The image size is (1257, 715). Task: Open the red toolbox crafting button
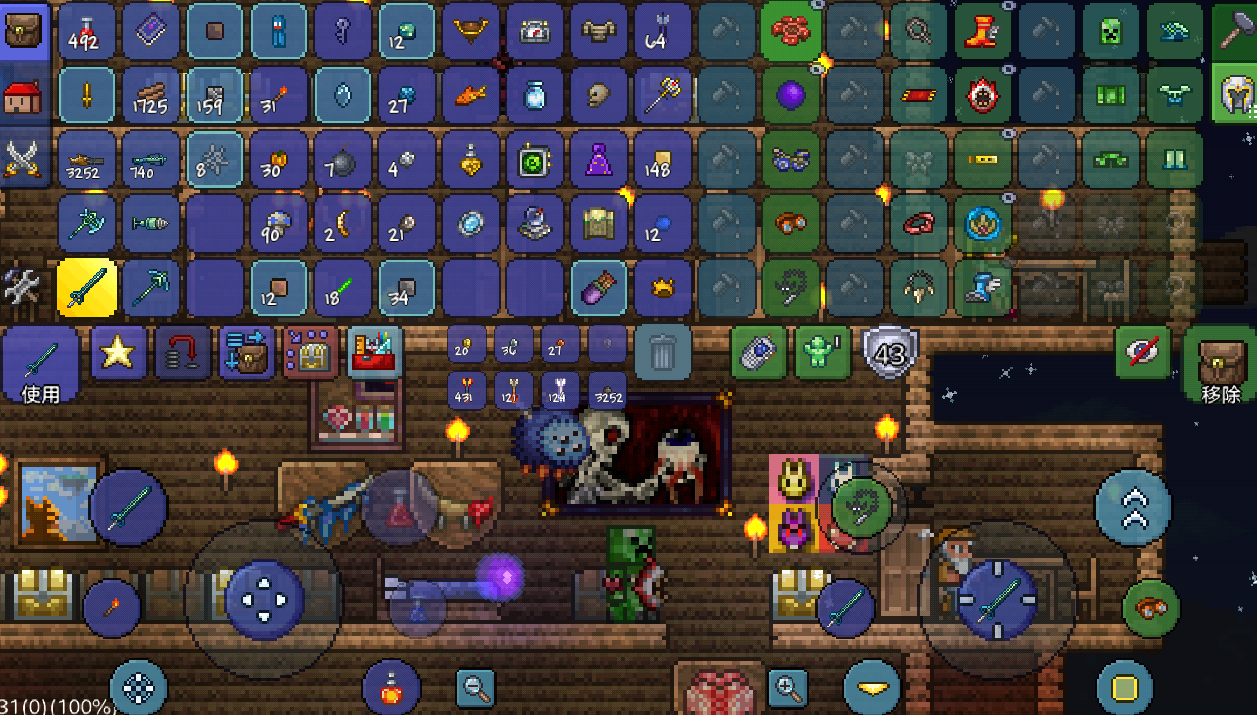coord(375,352)
